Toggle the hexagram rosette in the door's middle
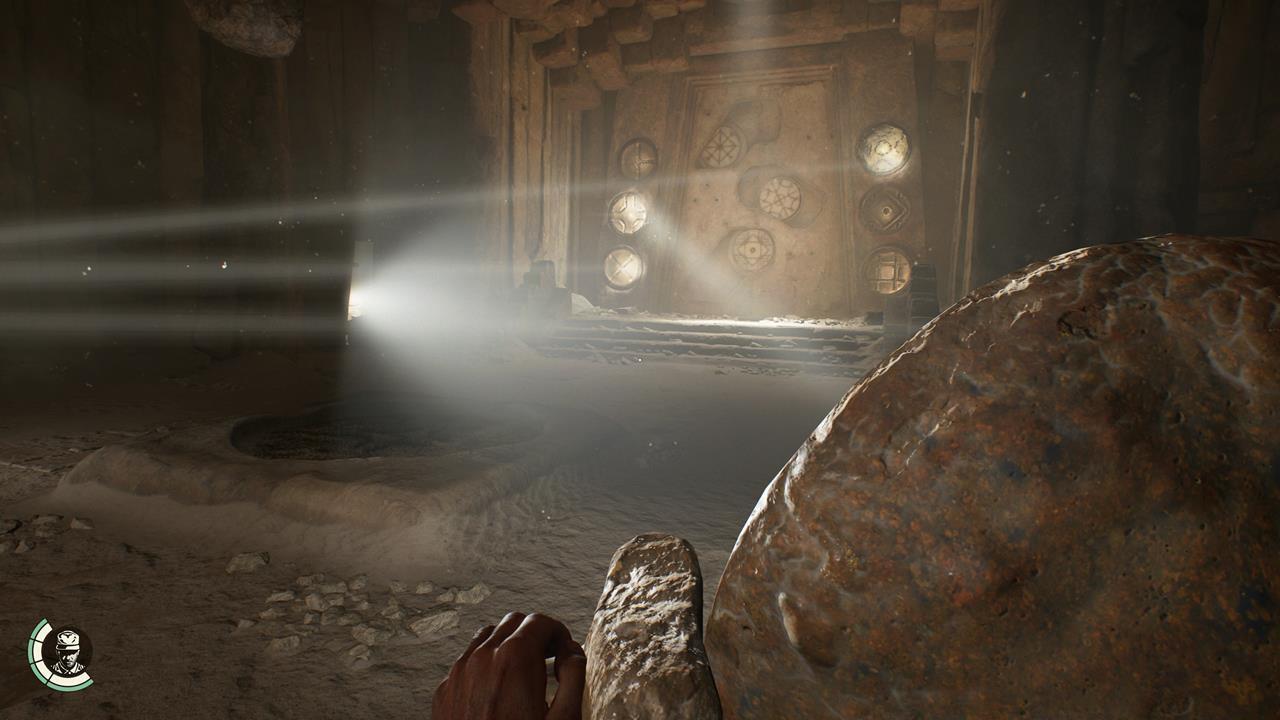1280x720 pixels. (x=780, y=197)
